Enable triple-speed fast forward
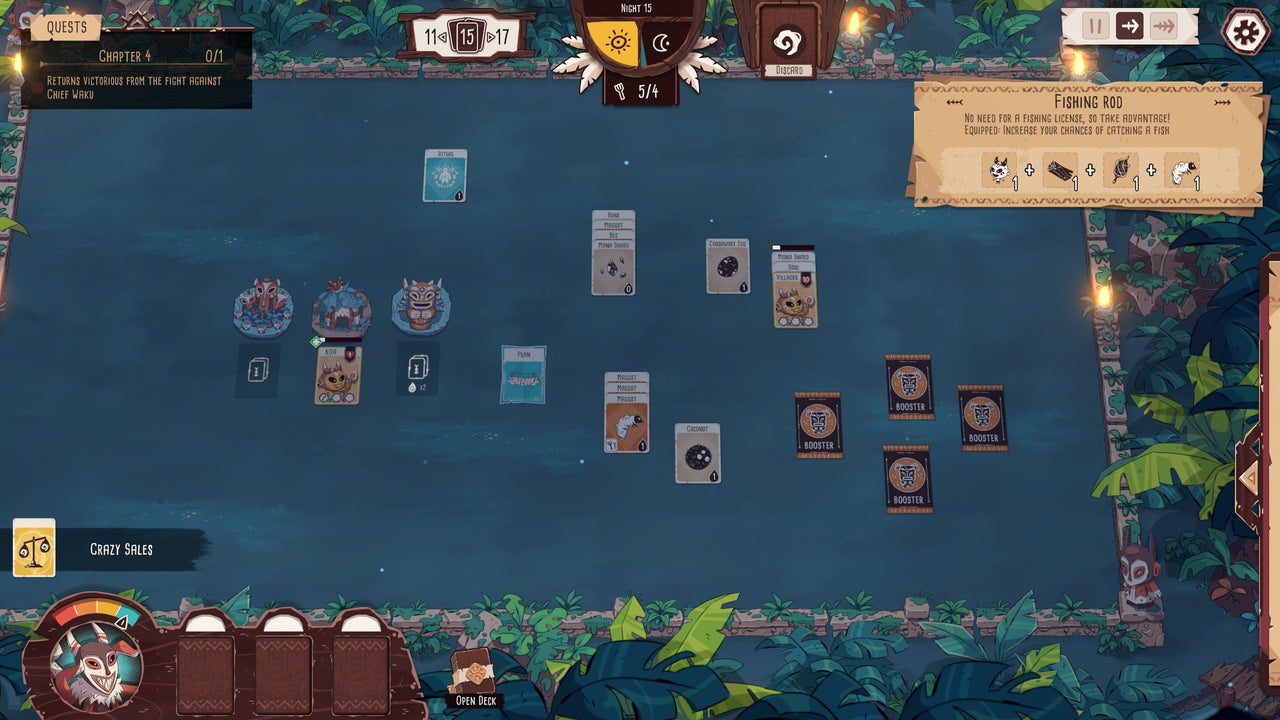The height and width of the screenshot is (720, 1280). (1161, 27)
